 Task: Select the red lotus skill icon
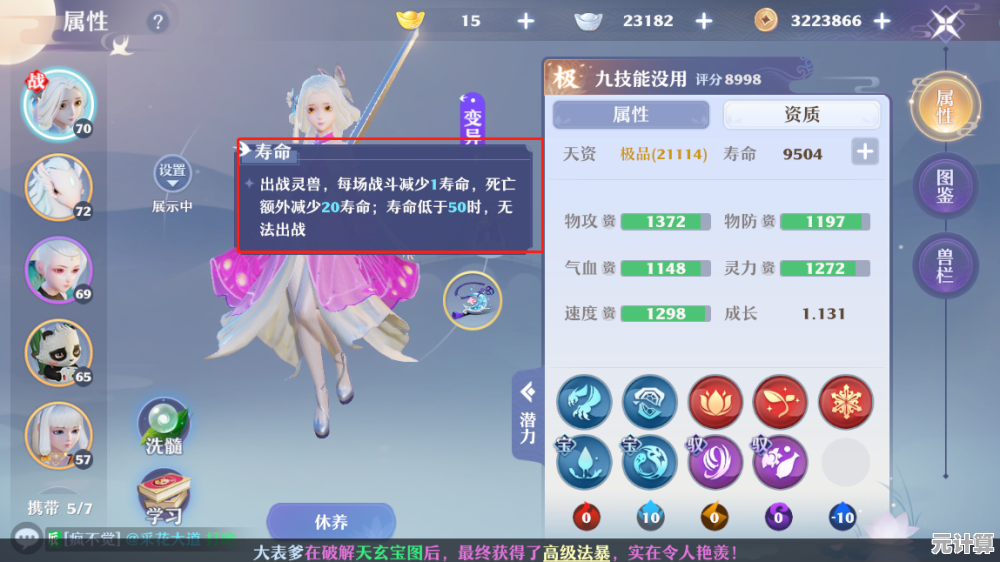pyautogui.click(x=715, y=403)
